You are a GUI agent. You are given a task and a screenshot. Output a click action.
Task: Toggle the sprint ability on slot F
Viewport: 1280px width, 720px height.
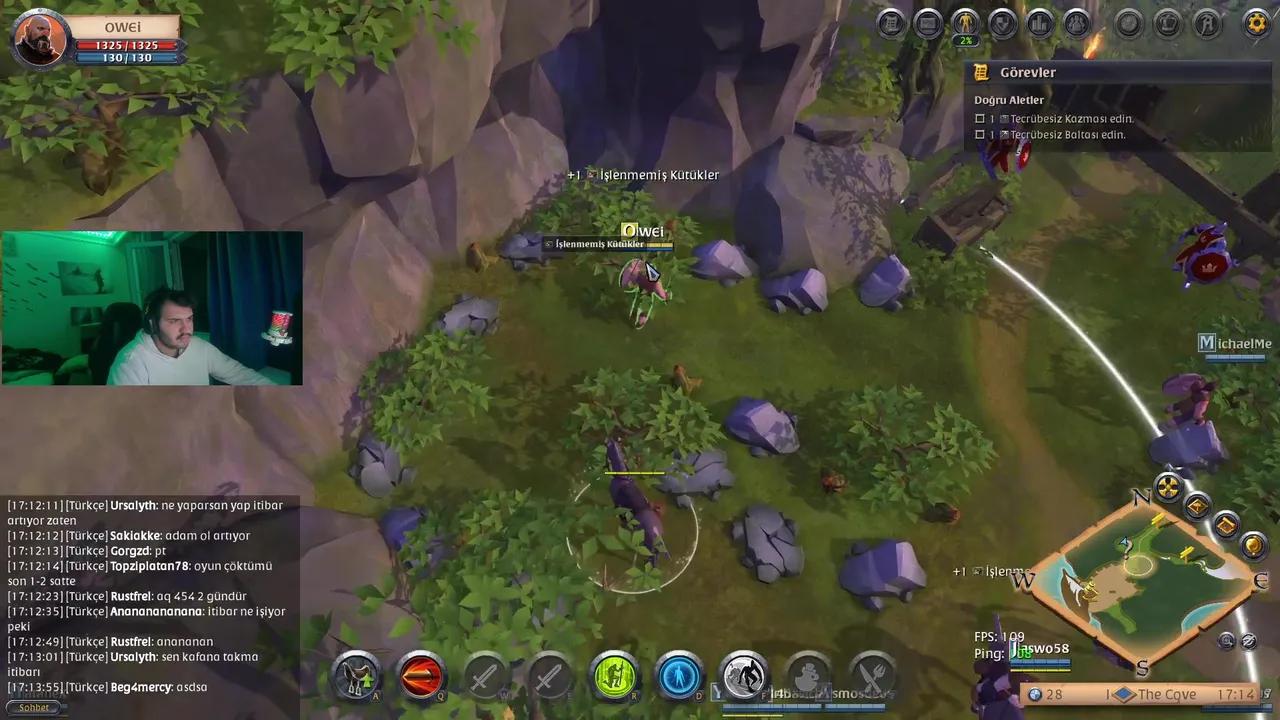click(743, 677)
